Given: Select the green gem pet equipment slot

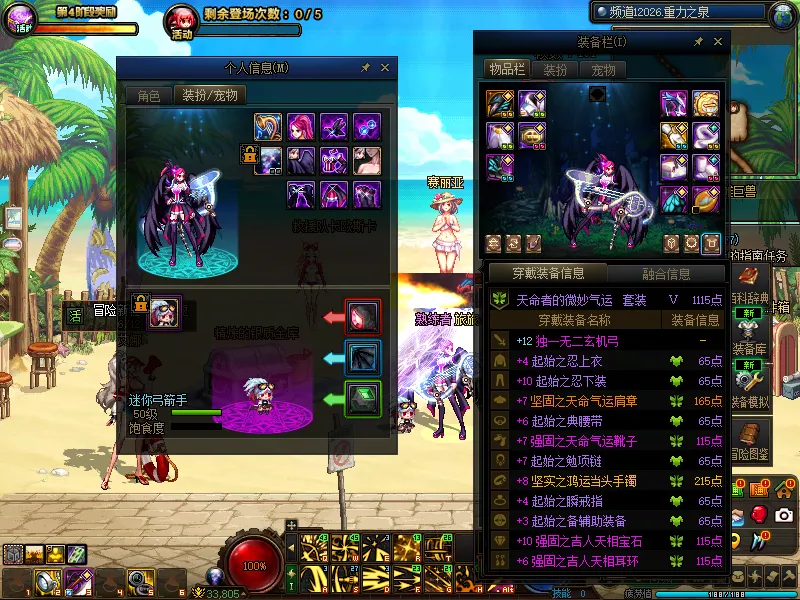Looking at the screenshot, I should pyautogui.click(x=363, y=399).
